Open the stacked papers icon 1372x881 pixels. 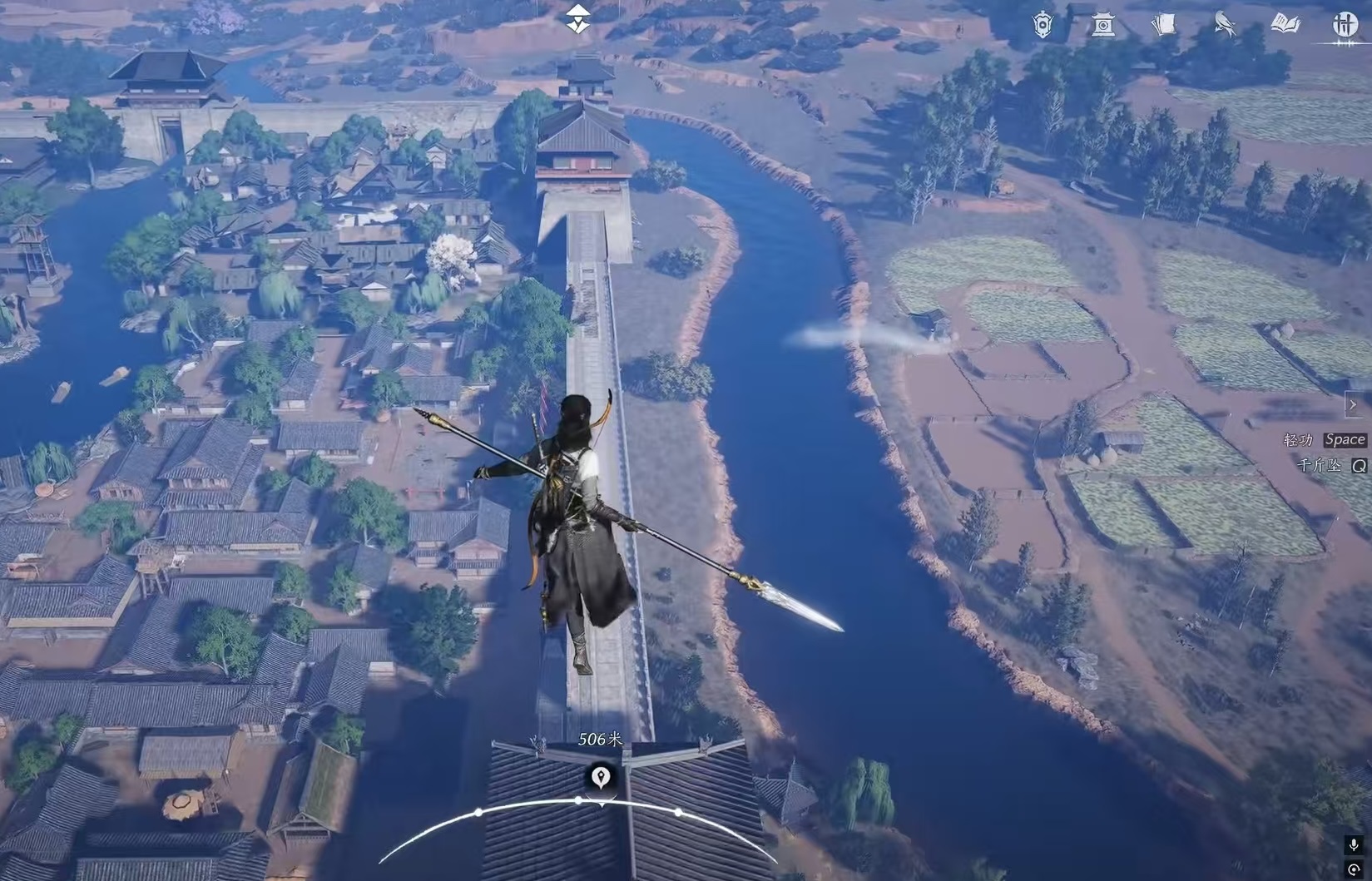[1164, 25]
